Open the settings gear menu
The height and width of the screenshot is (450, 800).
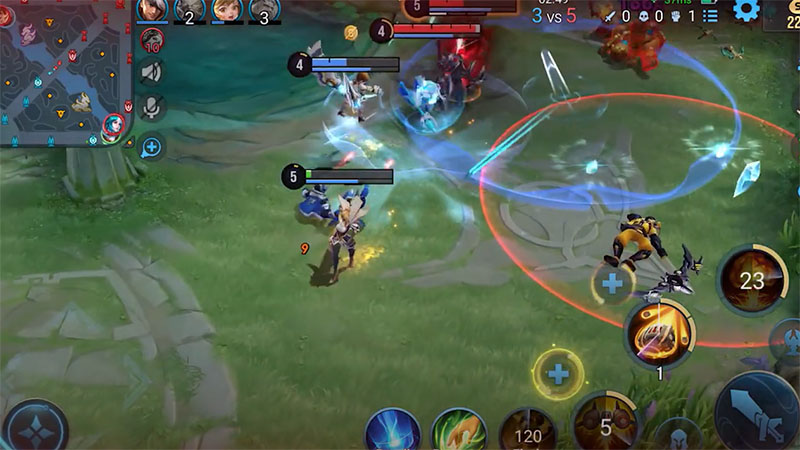[x=746, y=11]
